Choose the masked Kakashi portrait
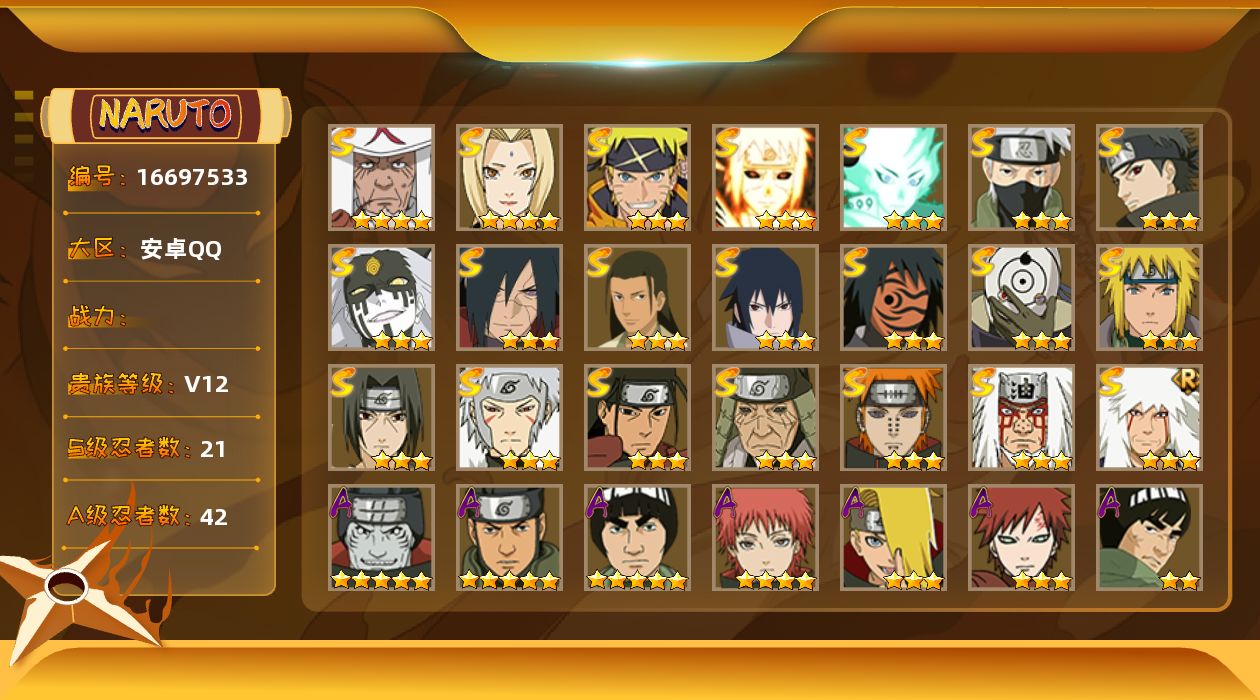 (1021, 177)
